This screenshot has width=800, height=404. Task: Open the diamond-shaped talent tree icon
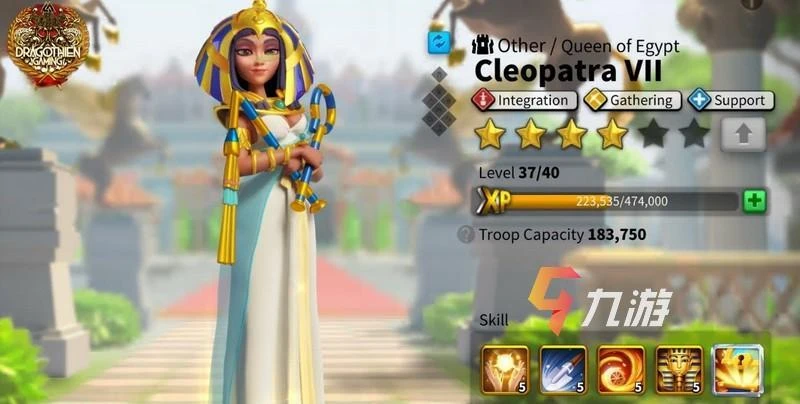point(439,101)
